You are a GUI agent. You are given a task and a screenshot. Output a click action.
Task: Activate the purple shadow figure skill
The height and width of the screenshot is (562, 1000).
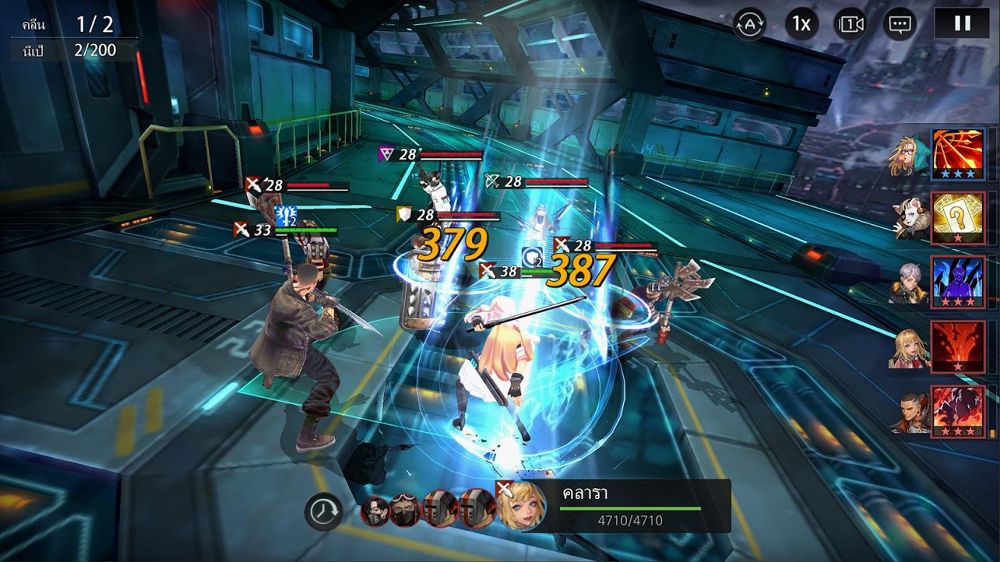(x=958, y=281)
